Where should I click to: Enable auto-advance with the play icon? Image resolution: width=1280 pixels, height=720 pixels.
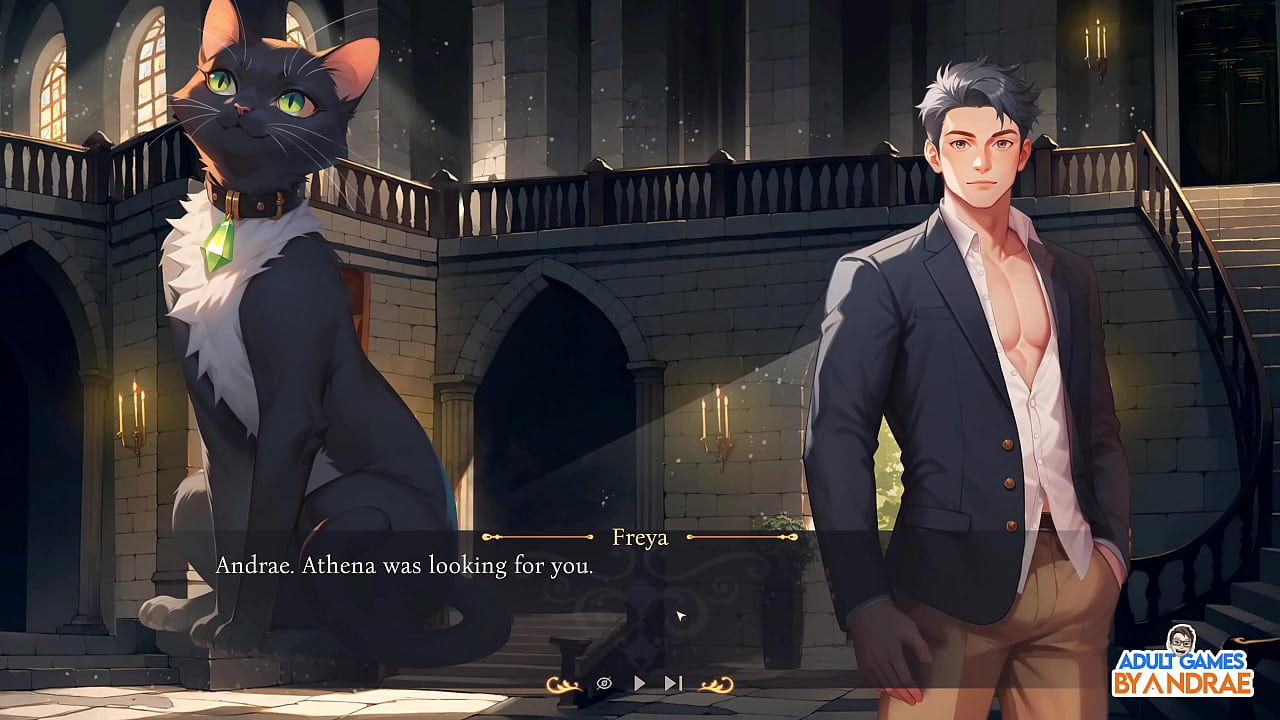(638, 683)
